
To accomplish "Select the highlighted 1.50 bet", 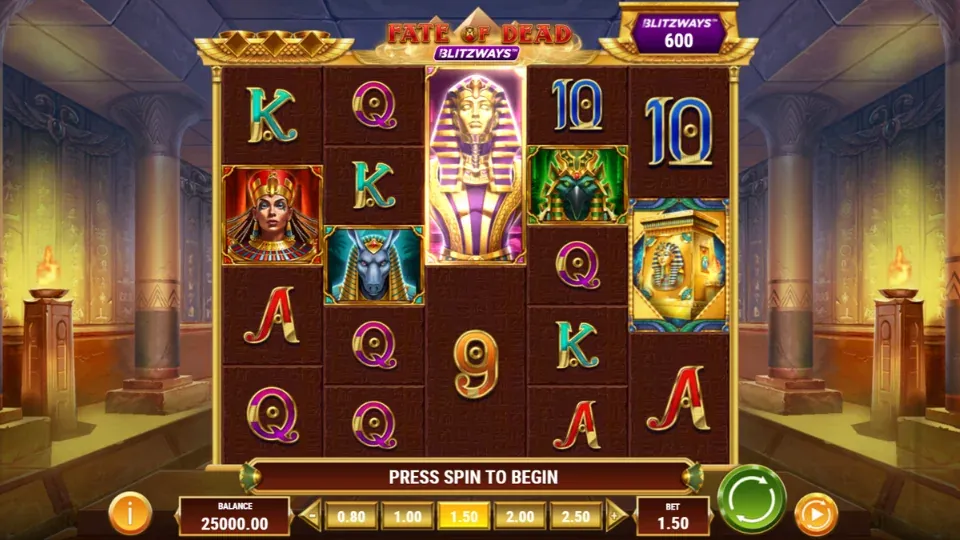I will pyautogui.click(x=464, y=515).
